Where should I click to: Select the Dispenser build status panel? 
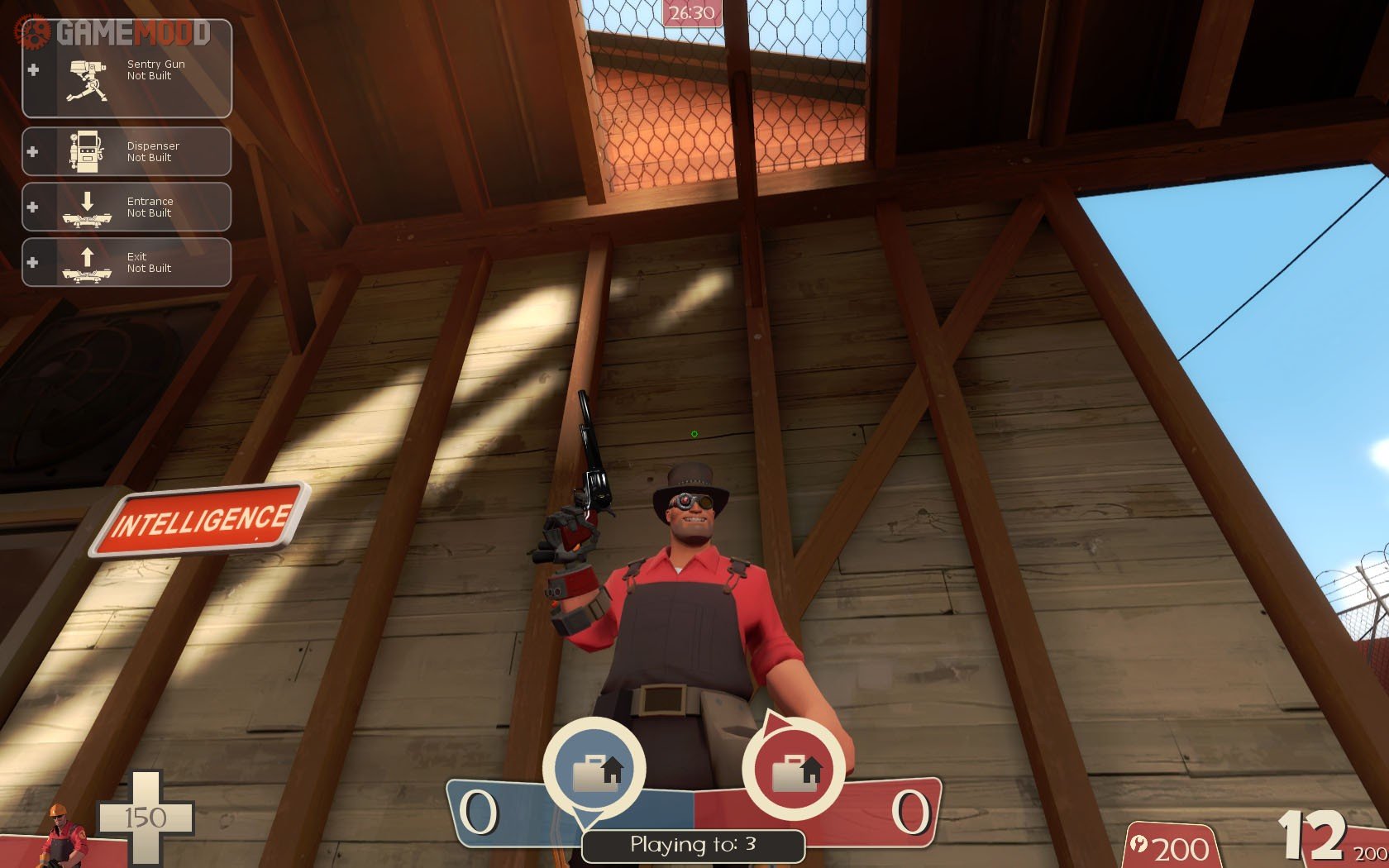(126, 151)
